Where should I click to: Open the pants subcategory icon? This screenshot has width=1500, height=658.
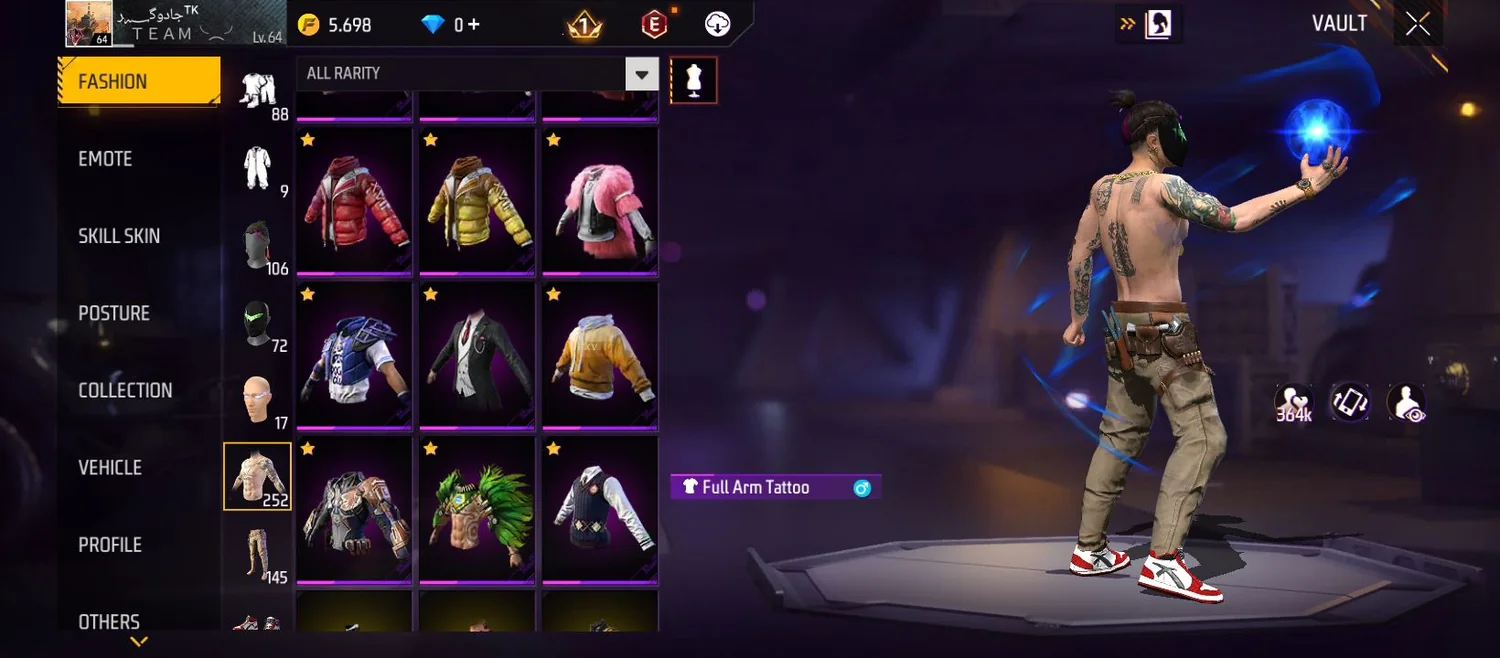pyautogui.click(x=257, y=553)
